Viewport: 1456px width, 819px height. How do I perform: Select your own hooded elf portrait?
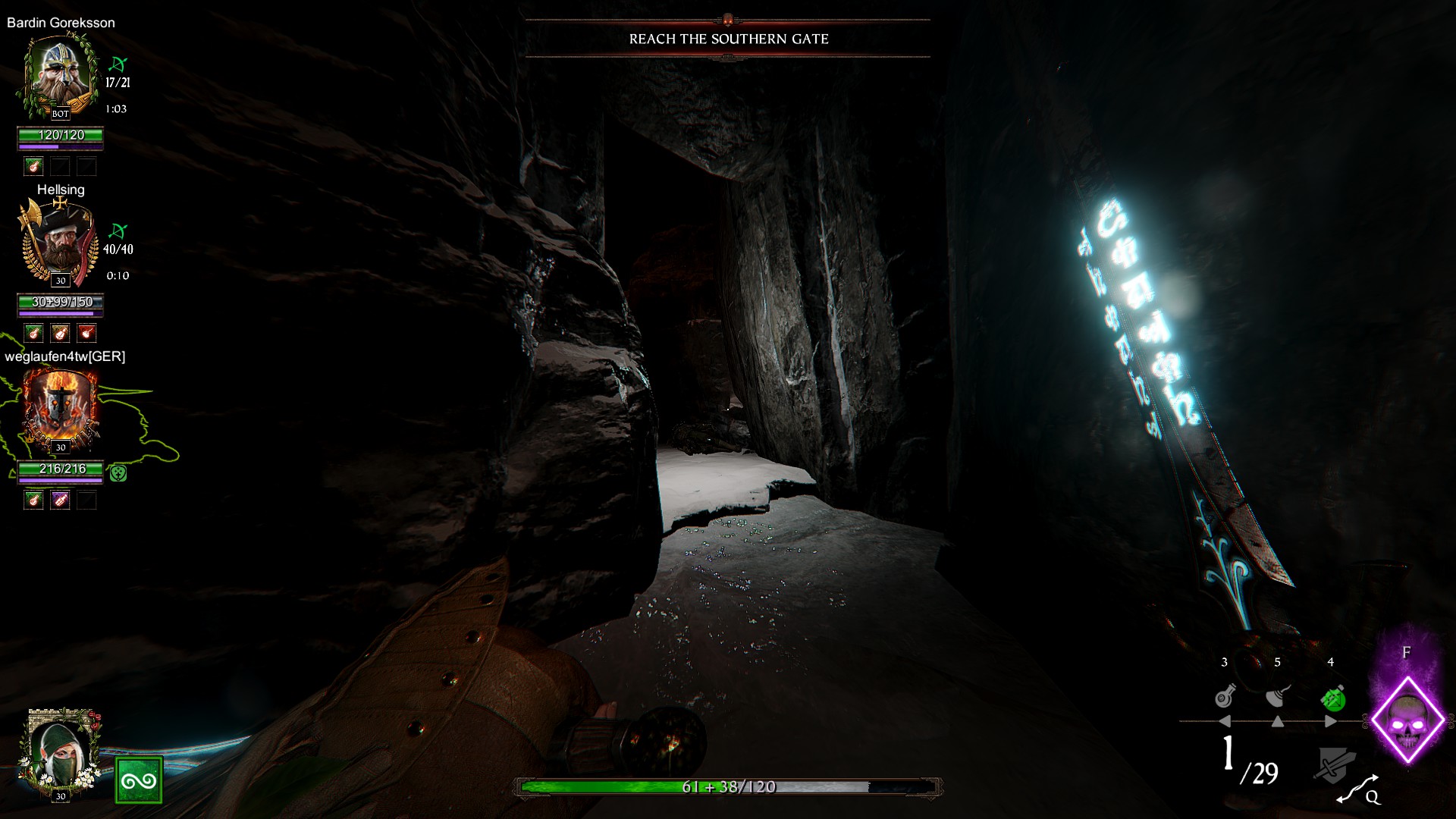pos(60,754)
